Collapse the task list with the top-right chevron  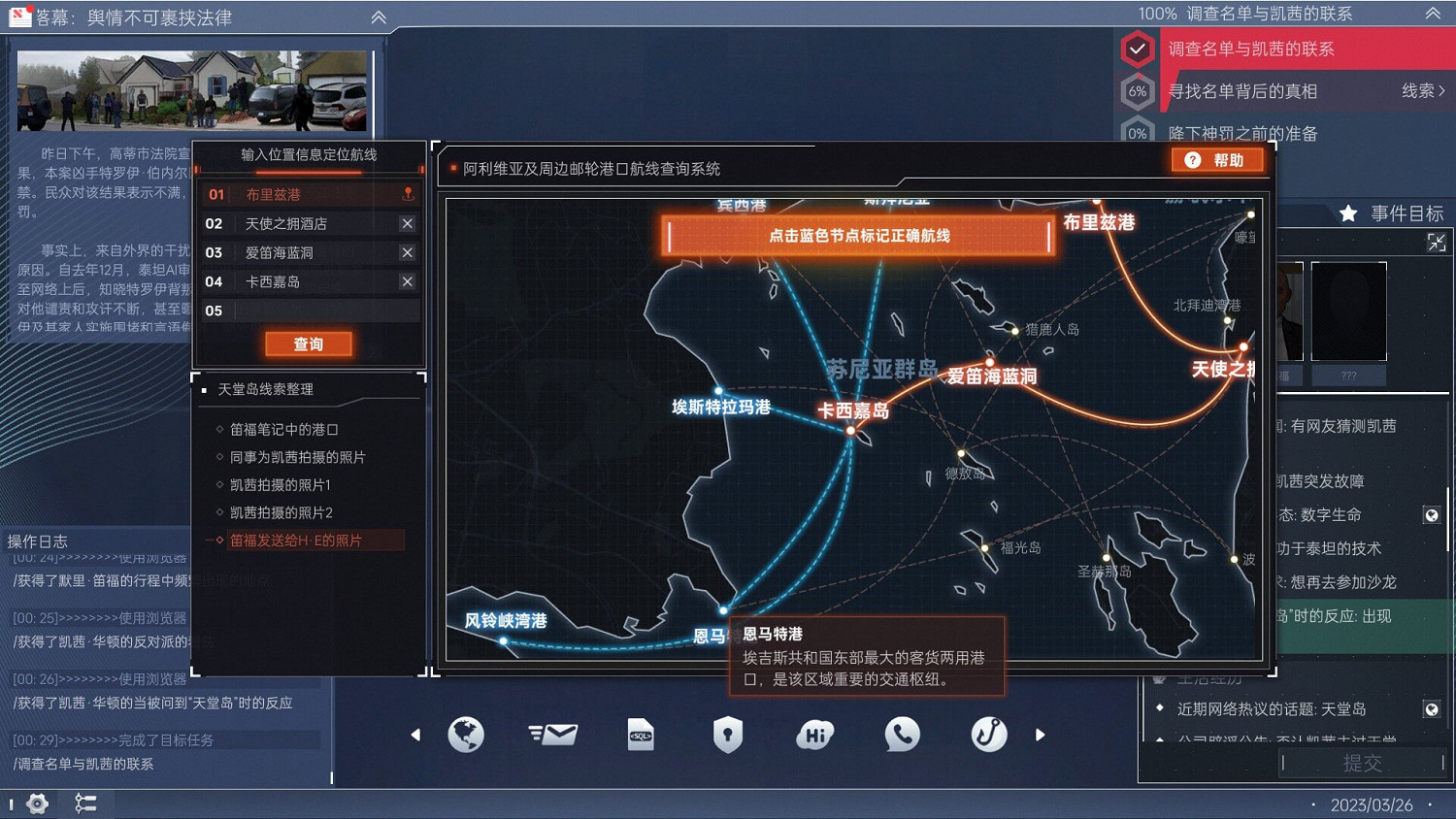(x=1433, y=15)
